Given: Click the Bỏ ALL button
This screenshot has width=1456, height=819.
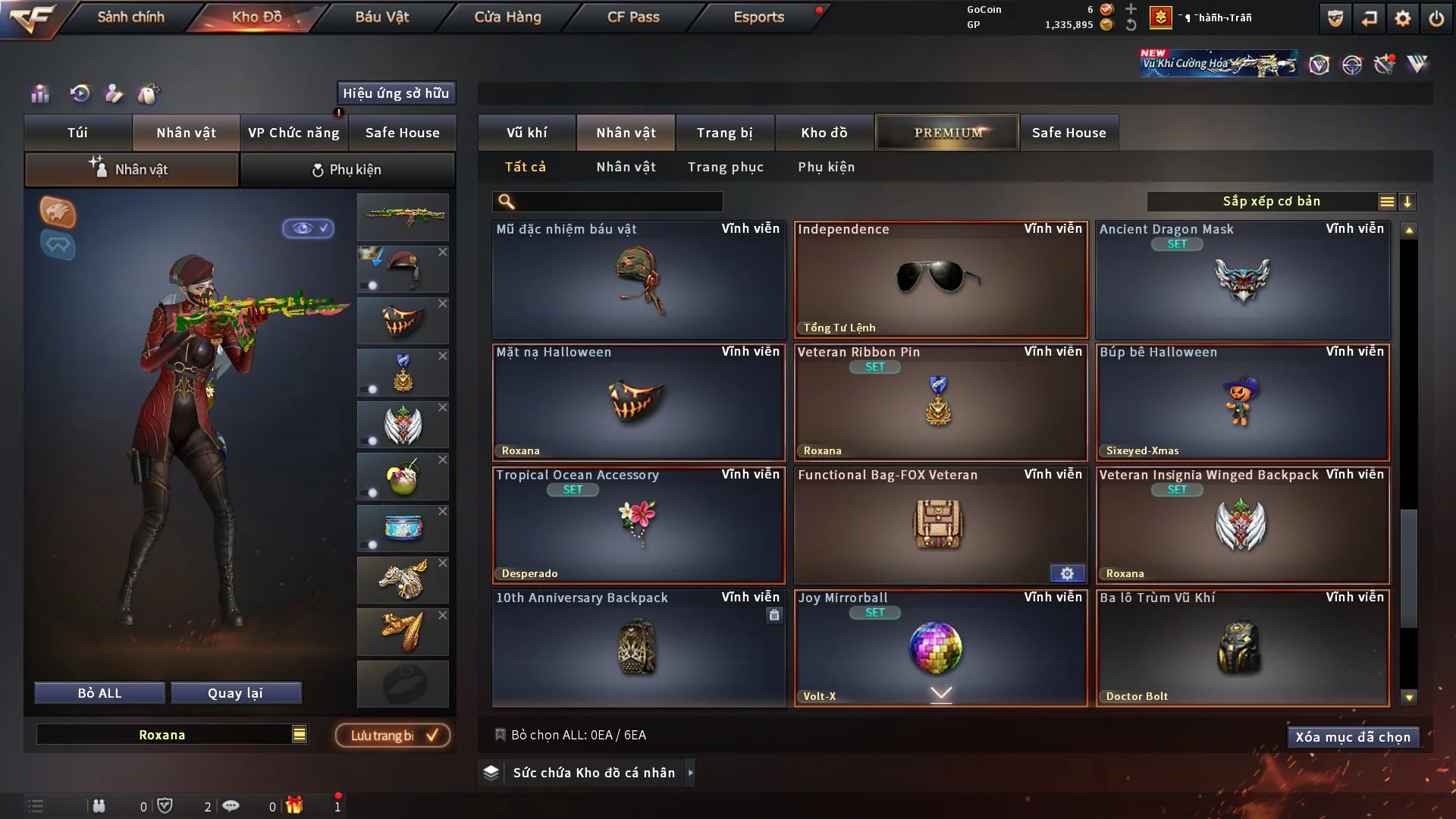Looking at the screenshot, I should point(99,693).
